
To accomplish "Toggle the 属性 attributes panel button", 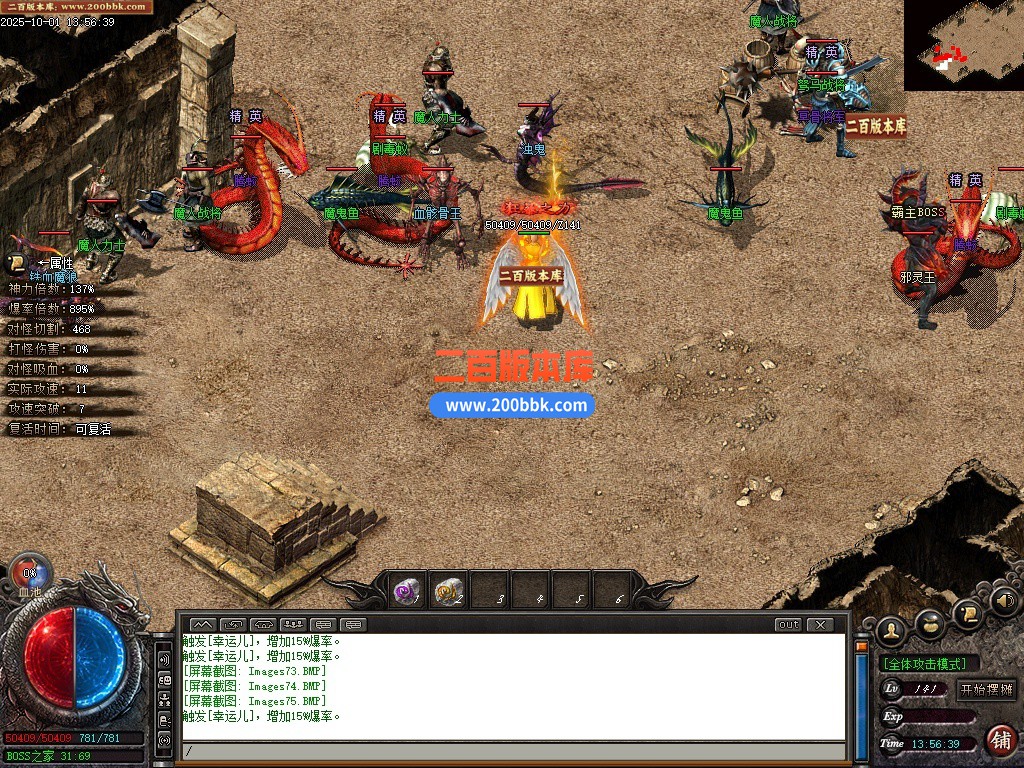I will pos(17,264).
